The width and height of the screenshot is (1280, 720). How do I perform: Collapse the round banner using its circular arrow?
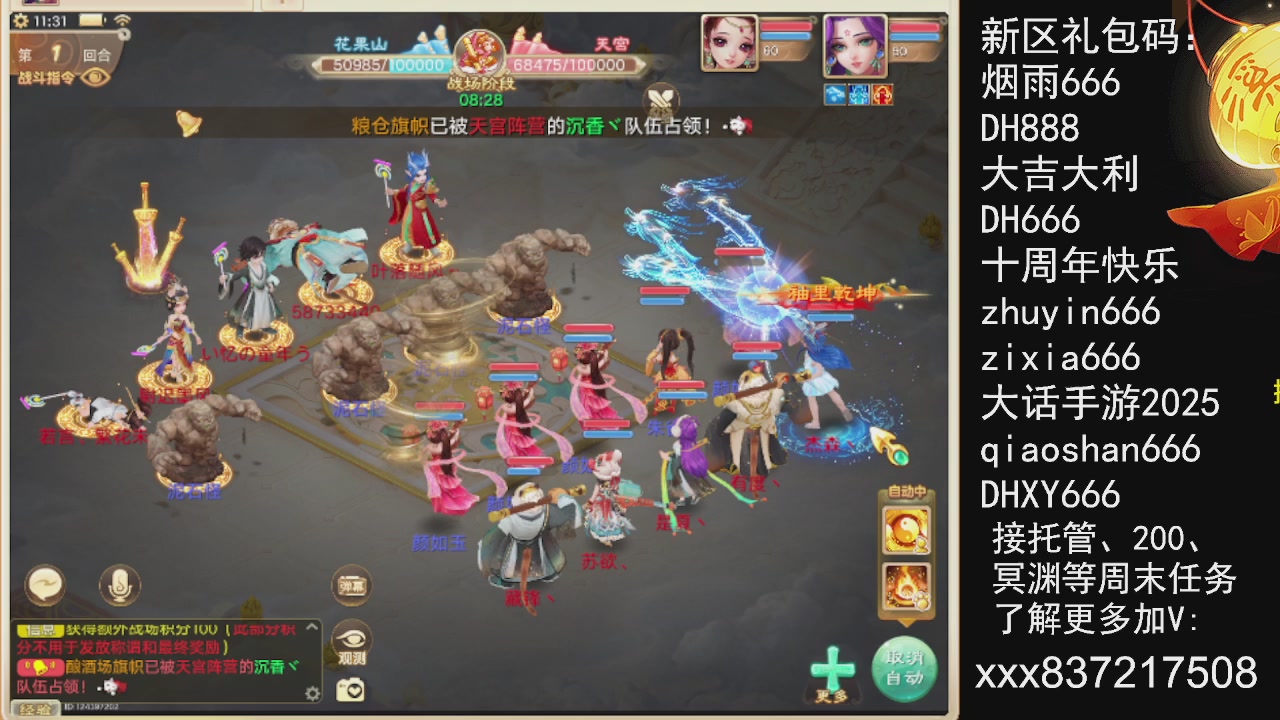point(124,34)
